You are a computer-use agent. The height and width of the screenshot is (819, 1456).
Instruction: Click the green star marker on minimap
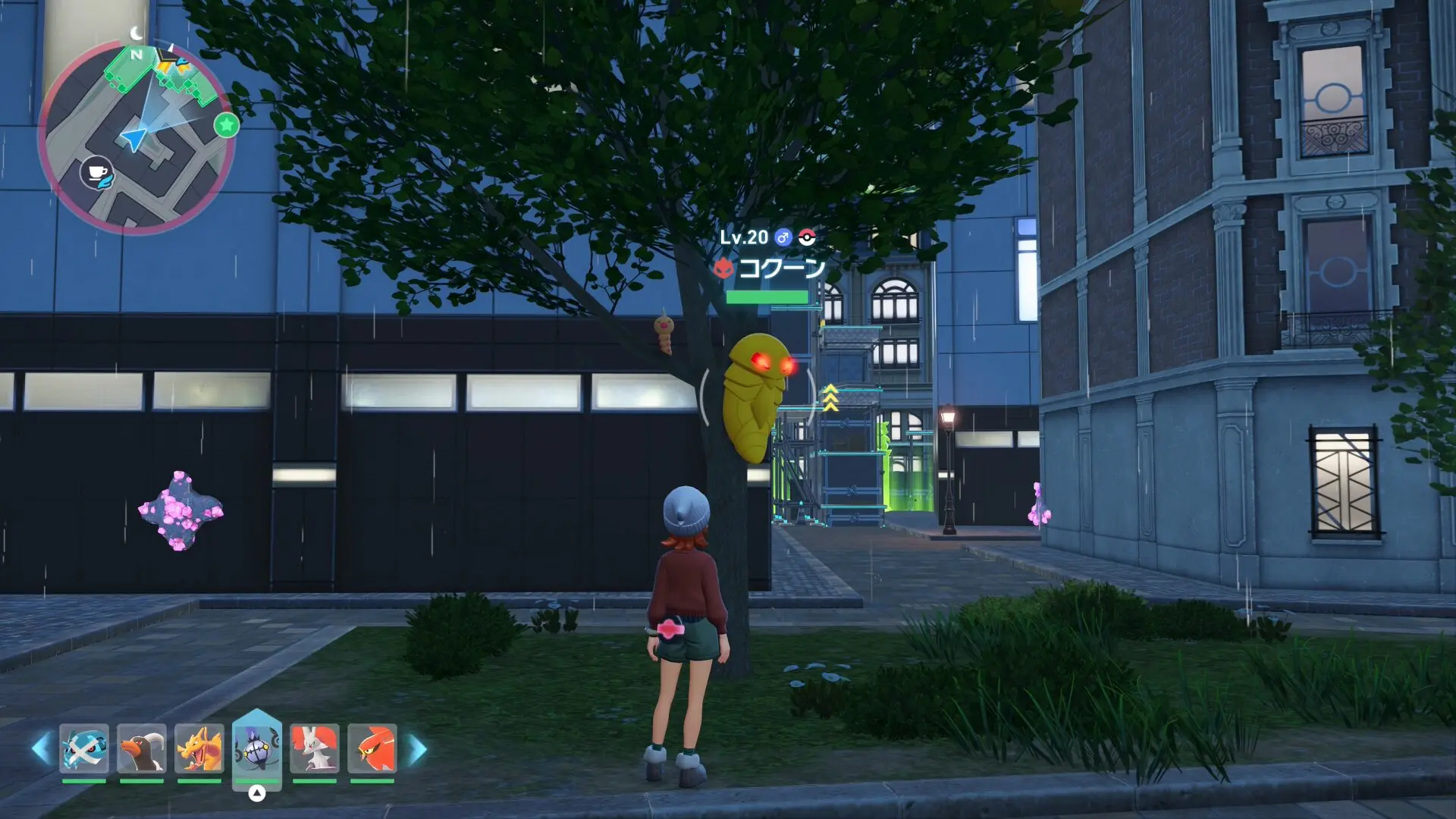pyautogui.click(x=226, y=125)
